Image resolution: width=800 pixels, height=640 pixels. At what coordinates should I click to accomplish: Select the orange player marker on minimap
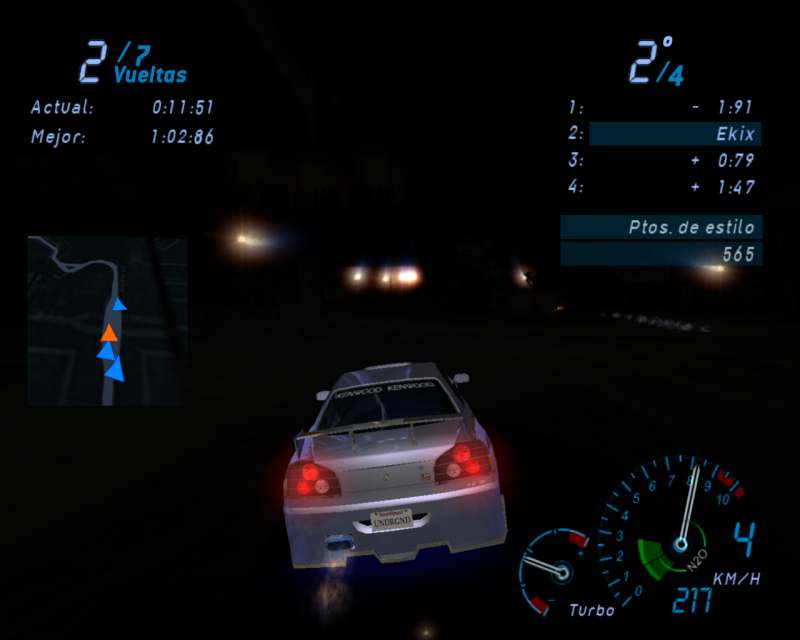pyautogui.click(x=109, y=332)
